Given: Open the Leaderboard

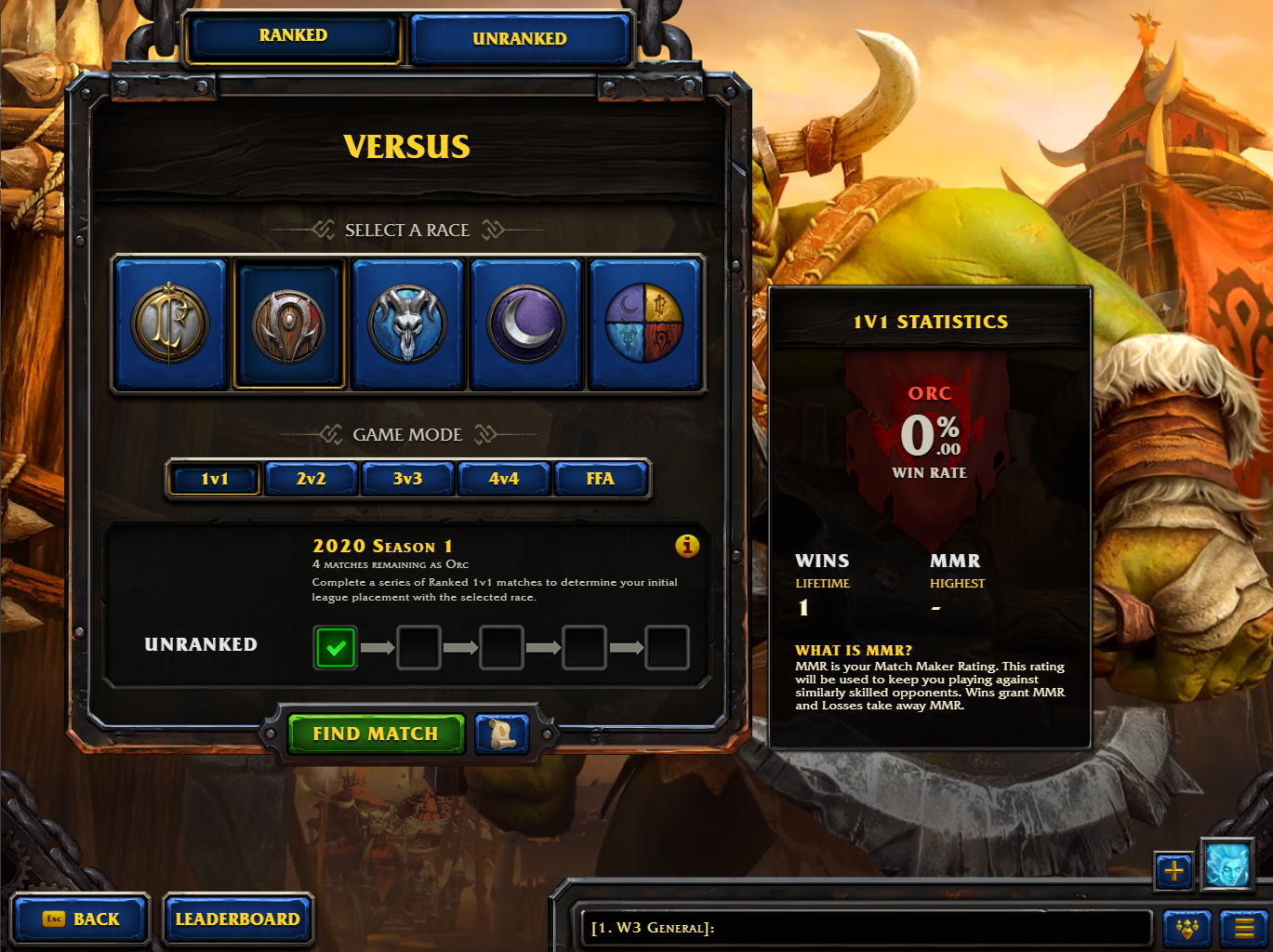Looking at the screenshot, I should [x=237, y=919].
